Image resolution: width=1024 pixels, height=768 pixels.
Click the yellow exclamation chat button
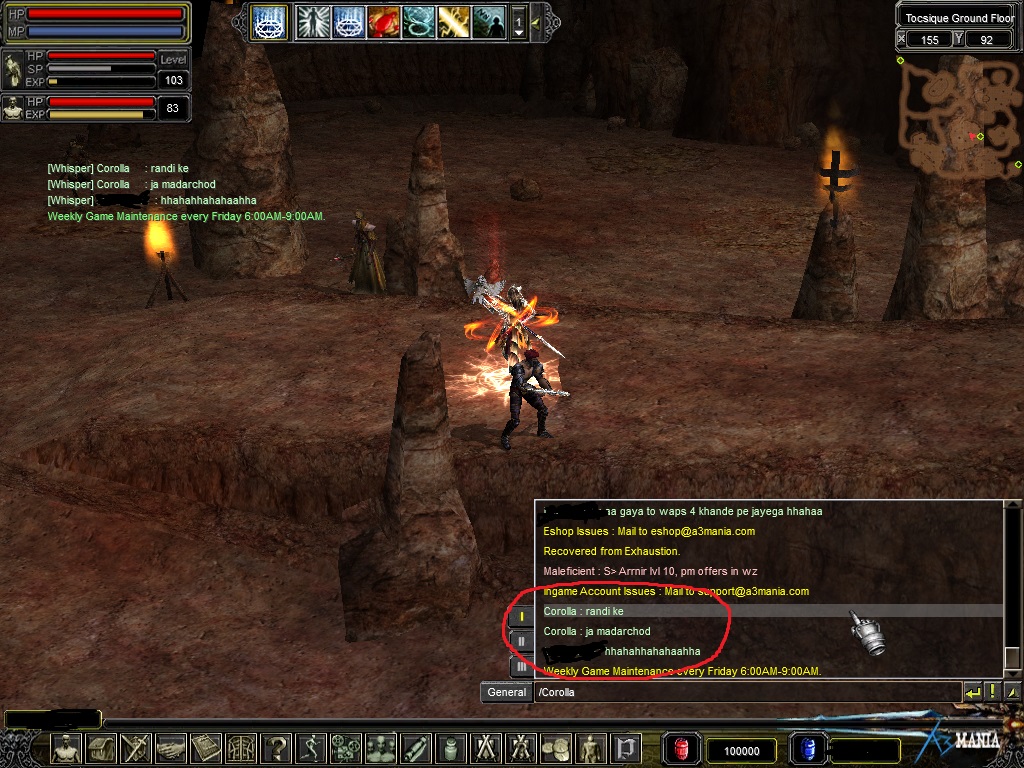pos(992,691)
